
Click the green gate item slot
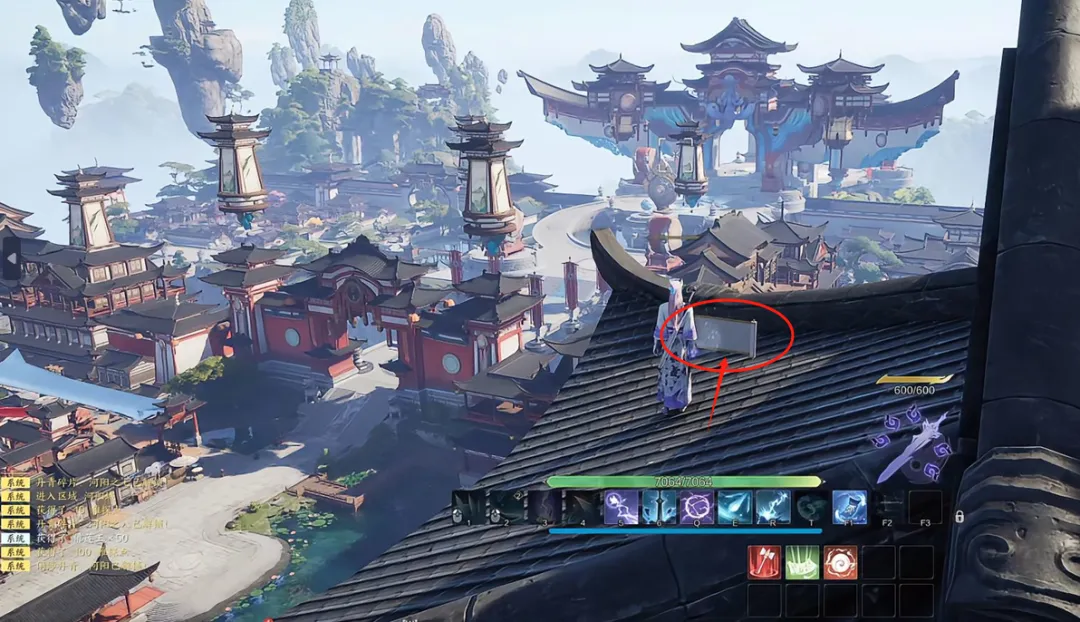(x=802, y=562)
